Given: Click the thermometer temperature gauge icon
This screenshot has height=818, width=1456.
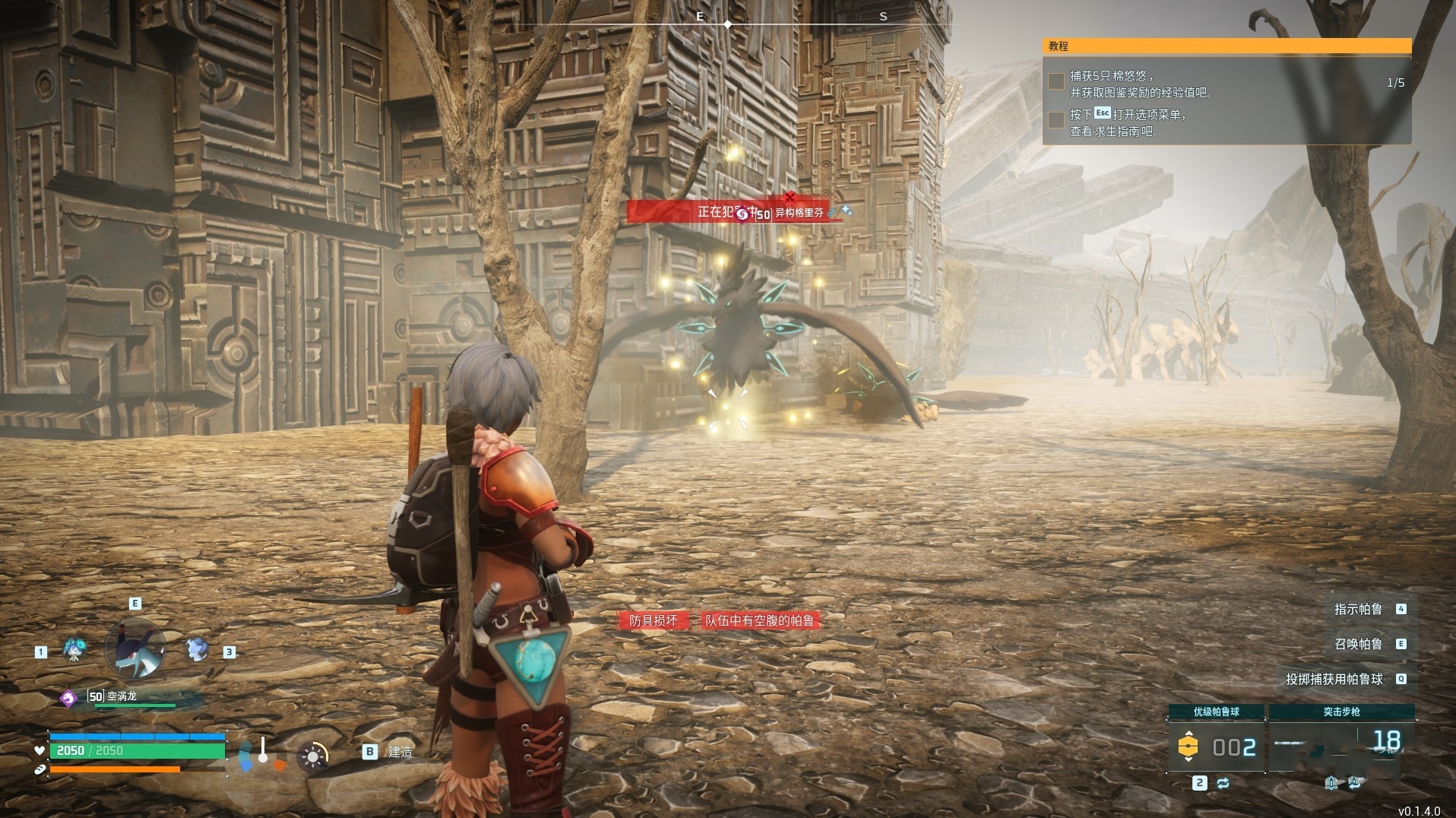Looking at the screenshot, I should (x=262, y=753).
